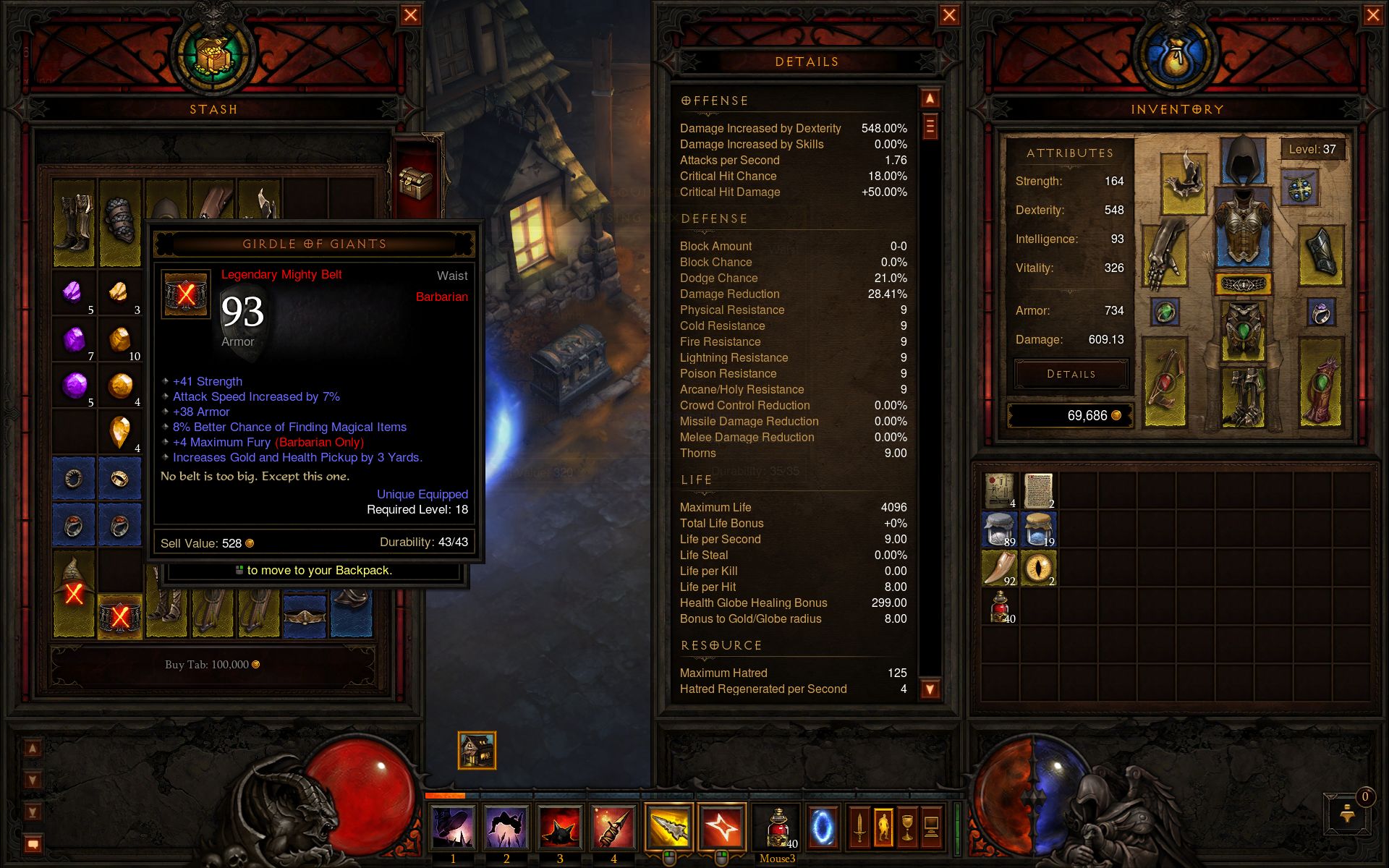Open the game menu computer icon
Viewport: 1389px width, 868px height.
tap(931, 827)
